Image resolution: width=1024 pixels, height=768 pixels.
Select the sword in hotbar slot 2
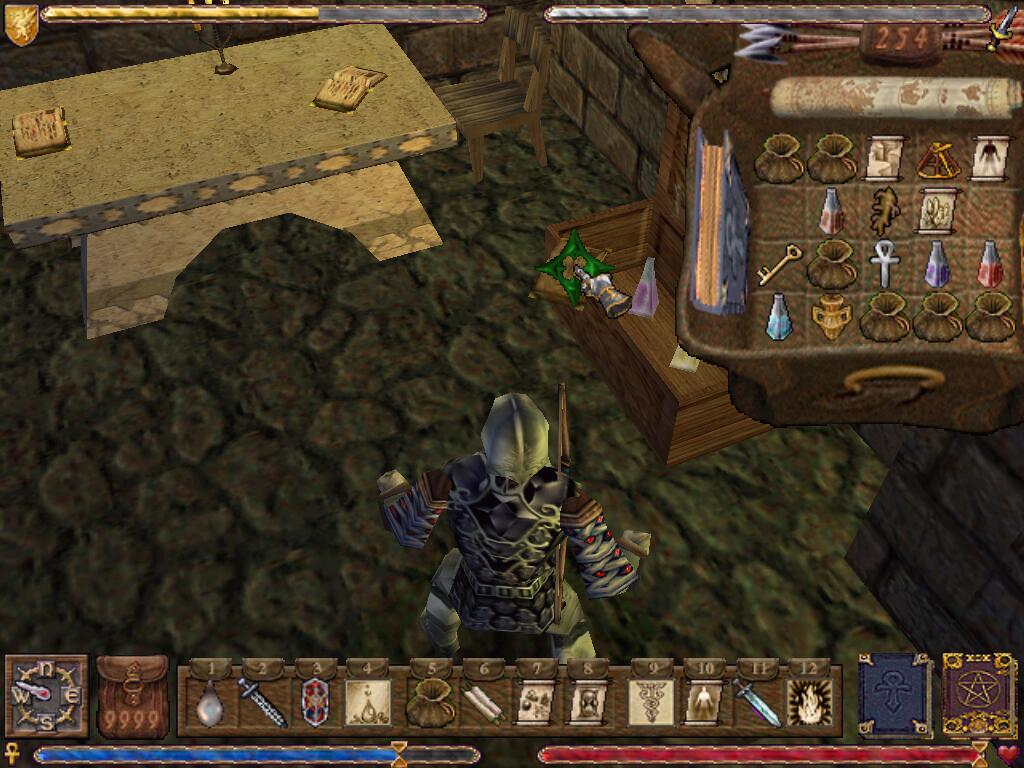pyautogui.click(x=262, y=702)
